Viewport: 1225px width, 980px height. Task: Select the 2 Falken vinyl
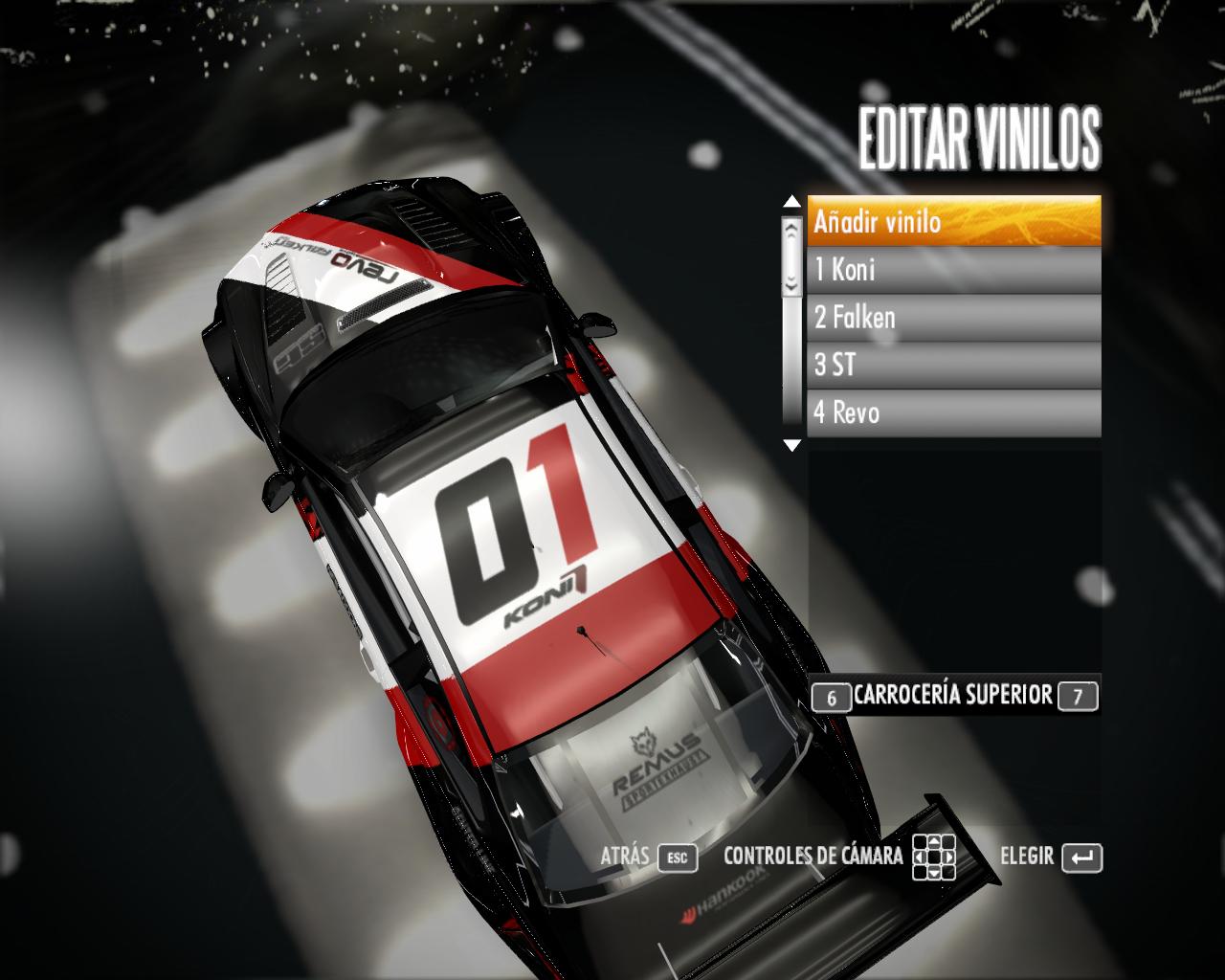(x=953, y=318)
